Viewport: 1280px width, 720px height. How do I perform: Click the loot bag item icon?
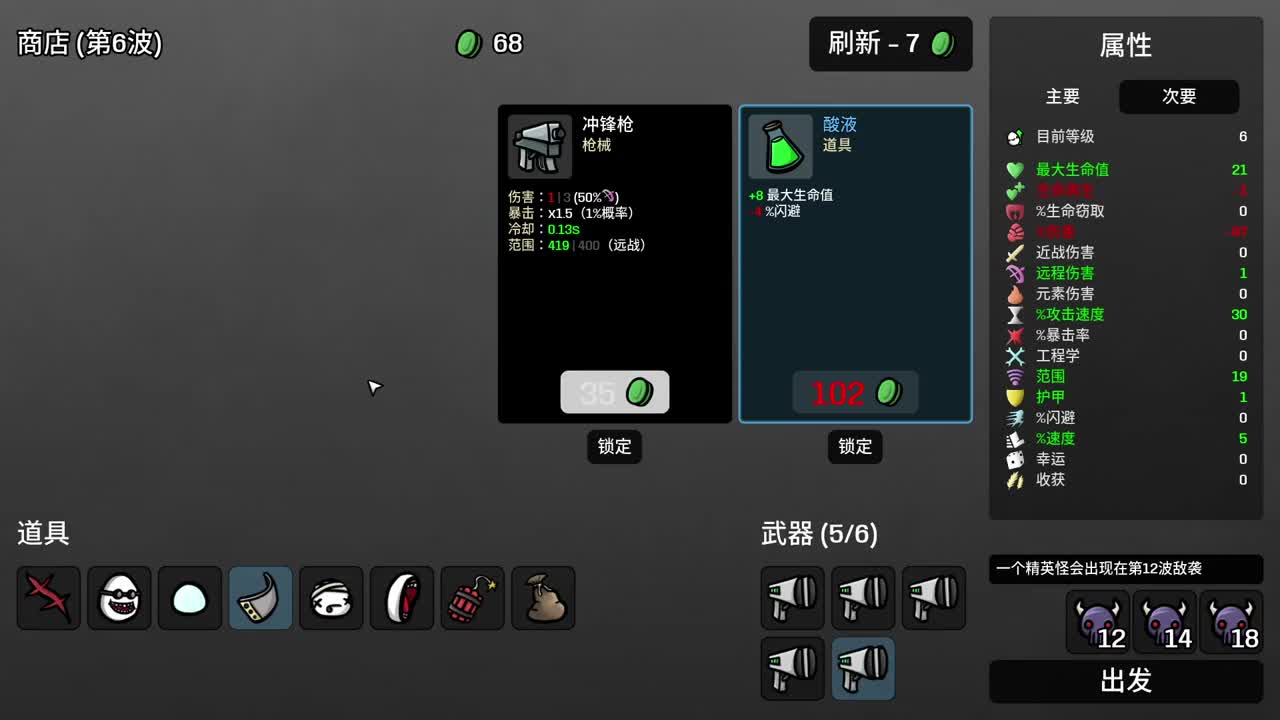pos(543,598)
